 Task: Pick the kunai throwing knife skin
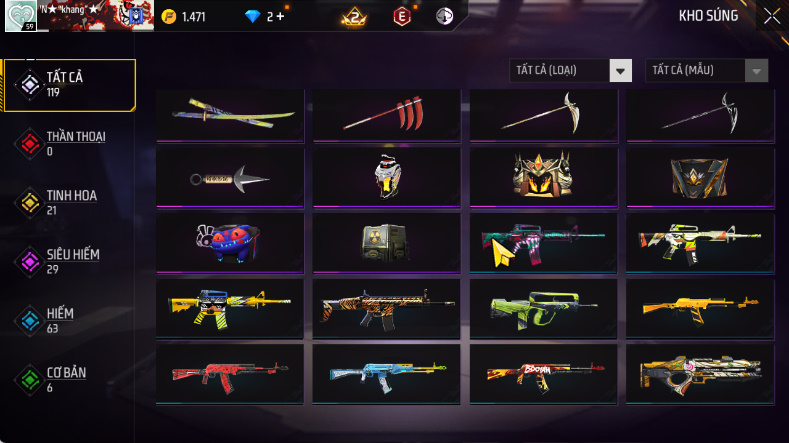click(230, 179)
